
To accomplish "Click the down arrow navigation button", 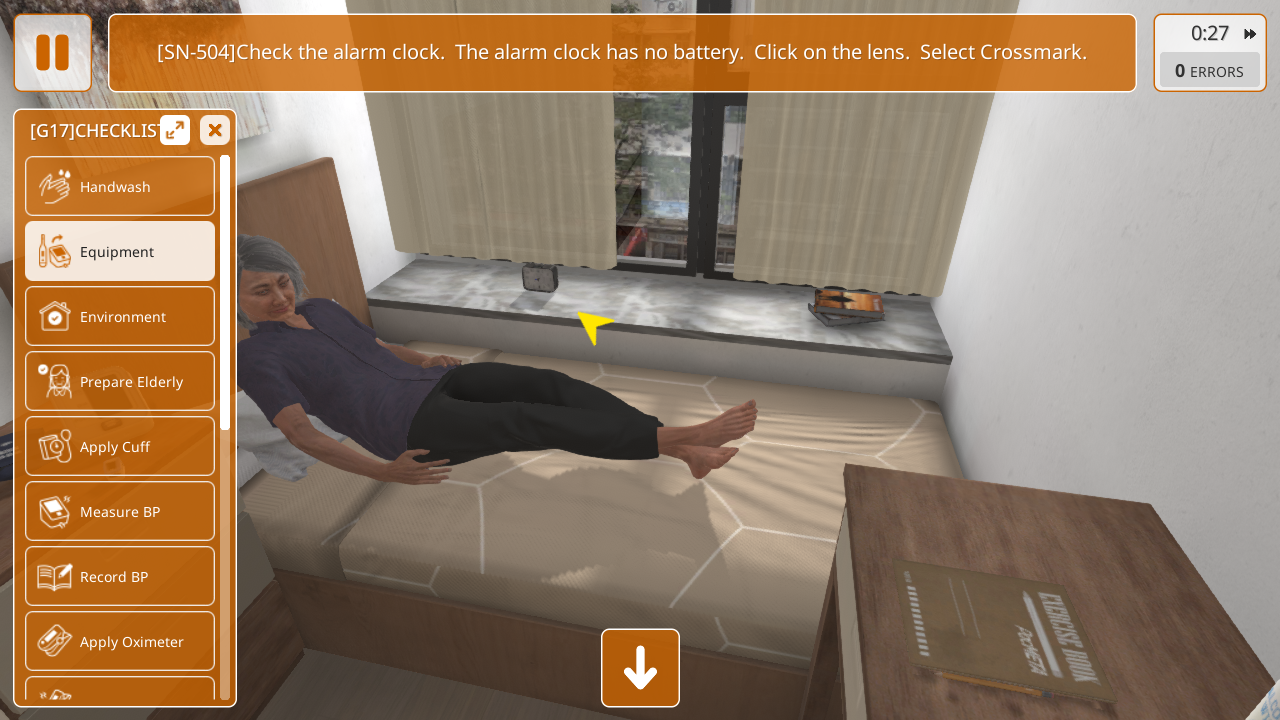I will pyautogui.click(x=640, y=668).
